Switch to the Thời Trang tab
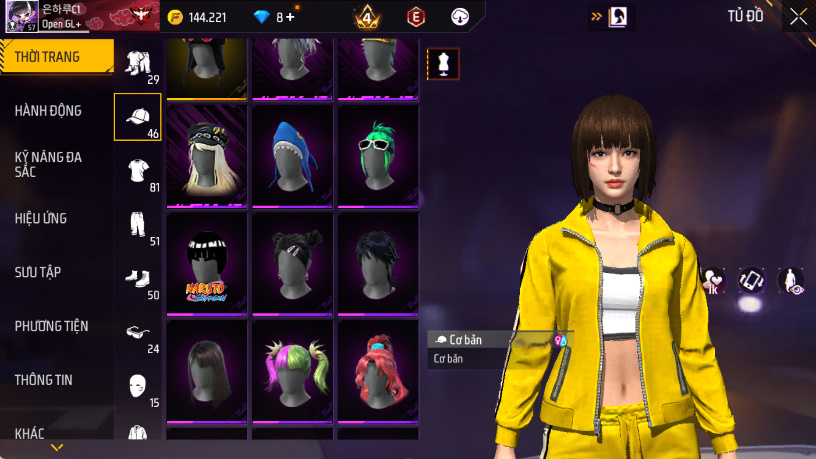Viewport: 816px width, 459px height. tap(55, 57)
